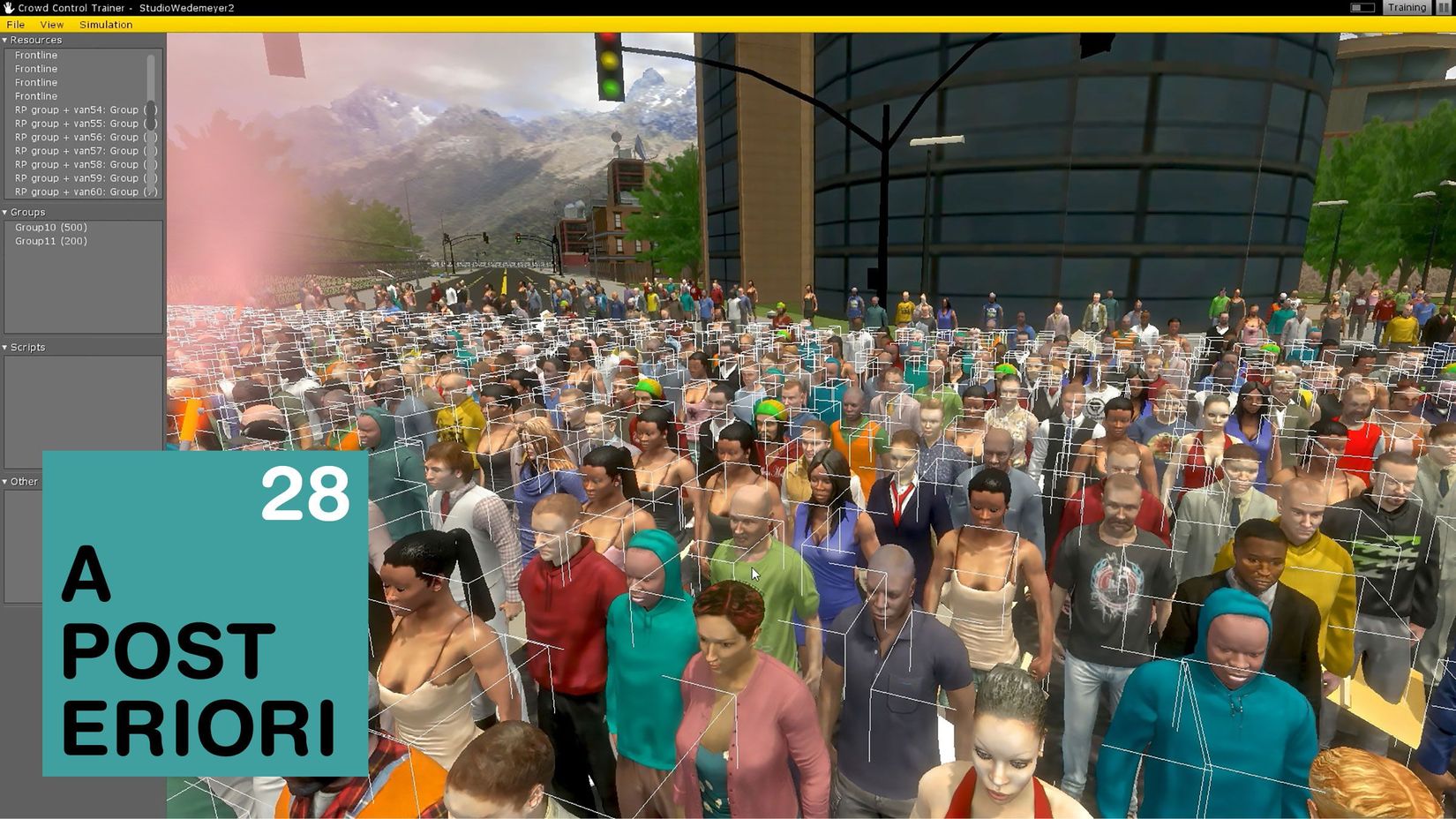Open the View menu
This screenshot has height=819, width=1456.
point(52,25)
